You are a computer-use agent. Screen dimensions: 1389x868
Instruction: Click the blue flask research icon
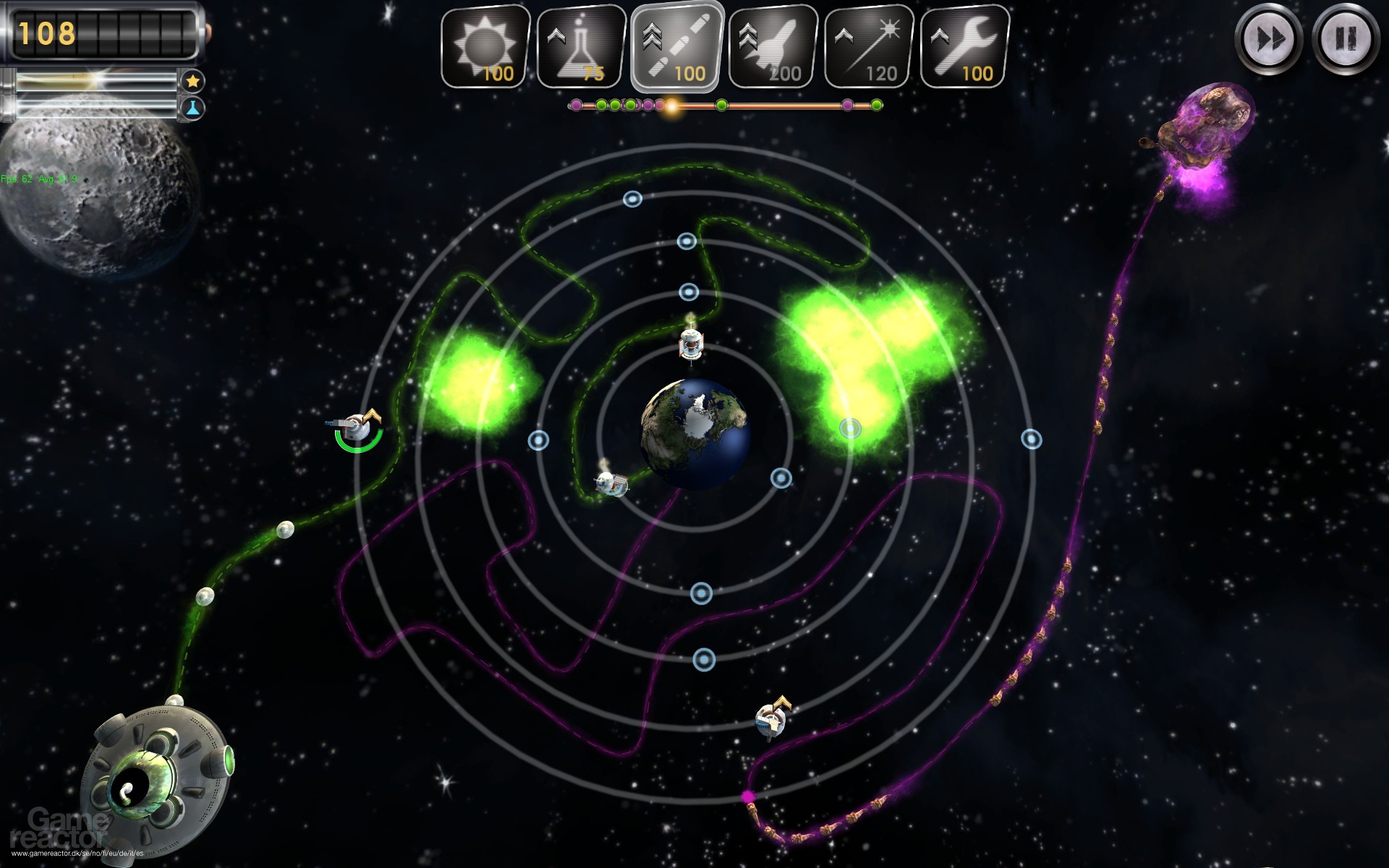[192, 109]
